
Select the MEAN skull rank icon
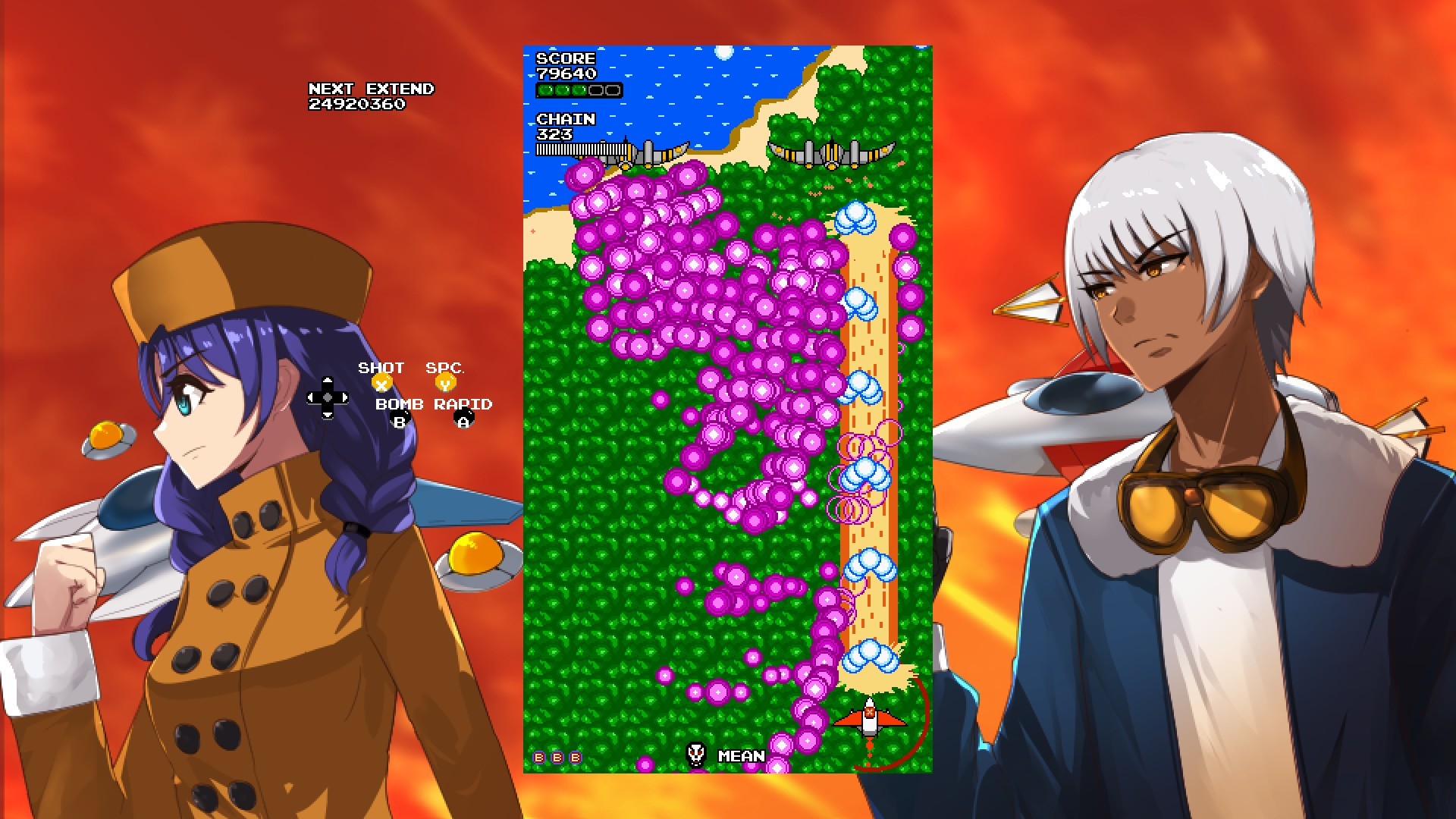pos(697,755)
